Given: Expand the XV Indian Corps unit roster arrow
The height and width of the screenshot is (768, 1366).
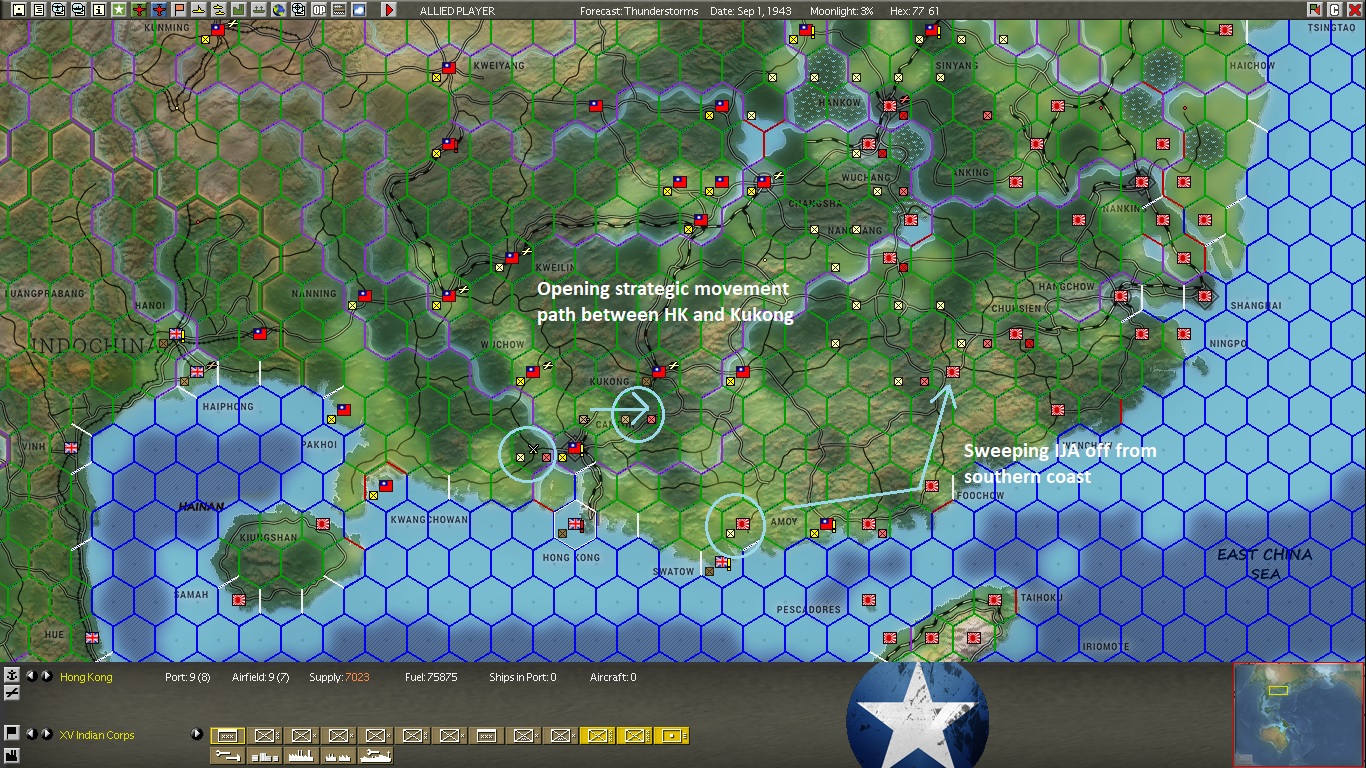Looking at the screenshot, I should tap(197, 734).
